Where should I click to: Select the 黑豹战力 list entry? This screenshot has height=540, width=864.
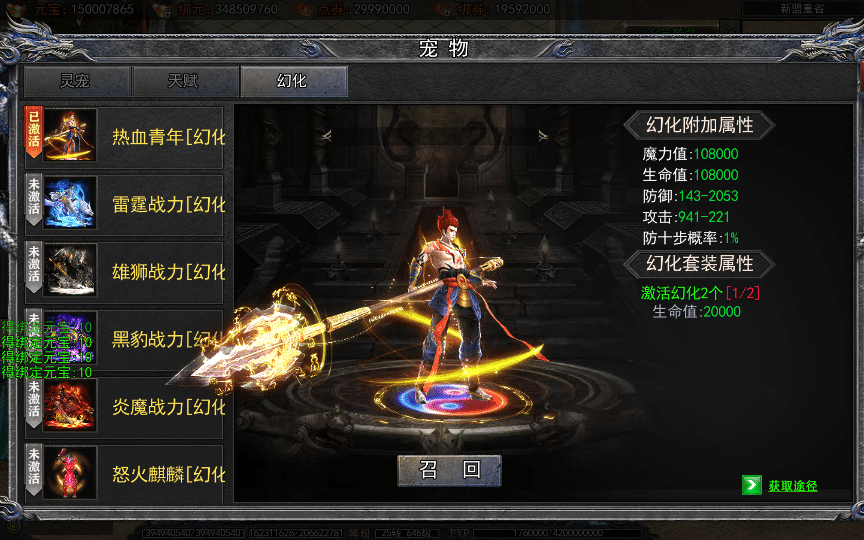[x=150, y=339]
